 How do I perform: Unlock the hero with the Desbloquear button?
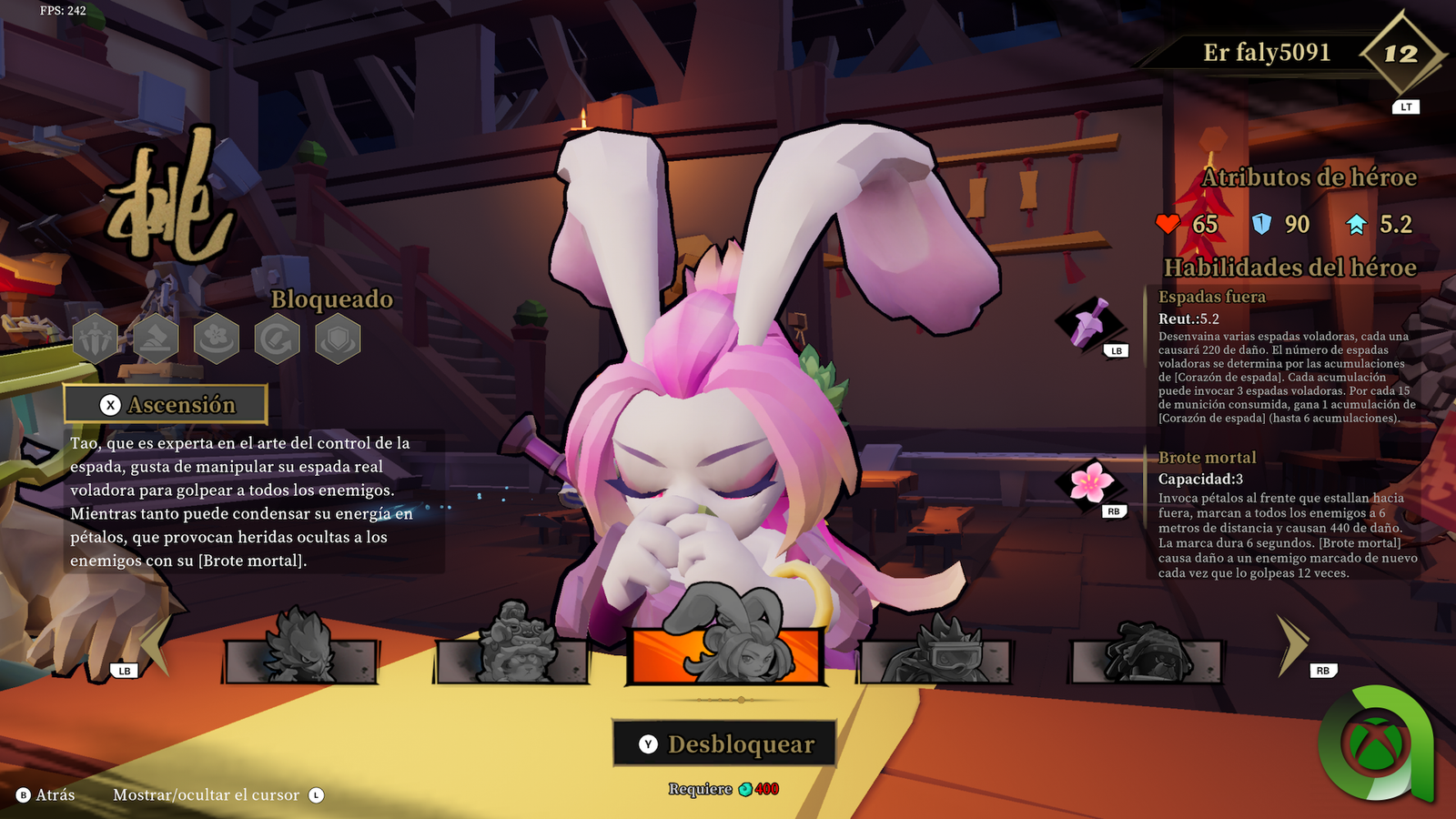coord(724,743)
